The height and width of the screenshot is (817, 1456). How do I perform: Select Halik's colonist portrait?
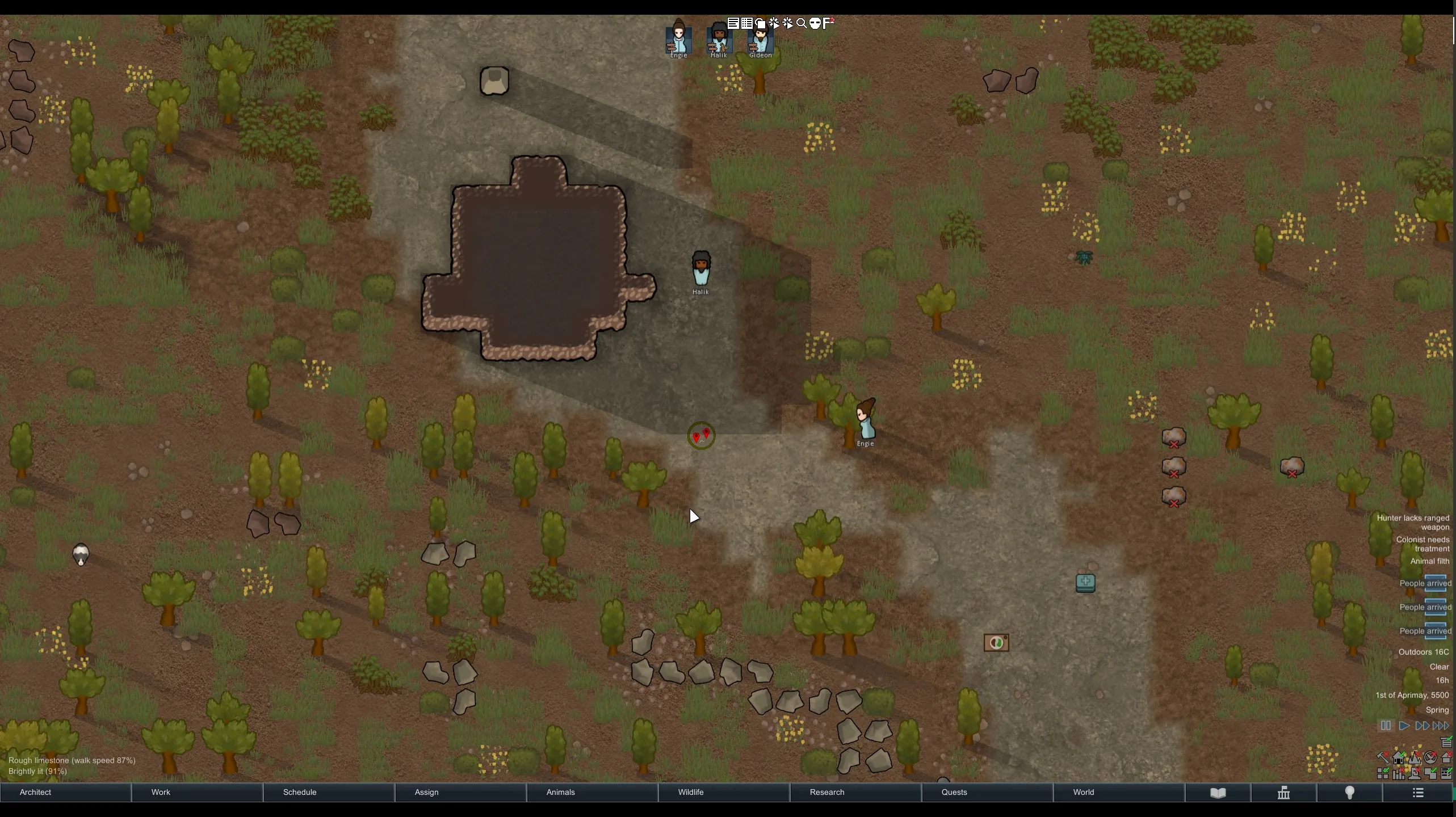pyautogui.click(x=719, y=40)
